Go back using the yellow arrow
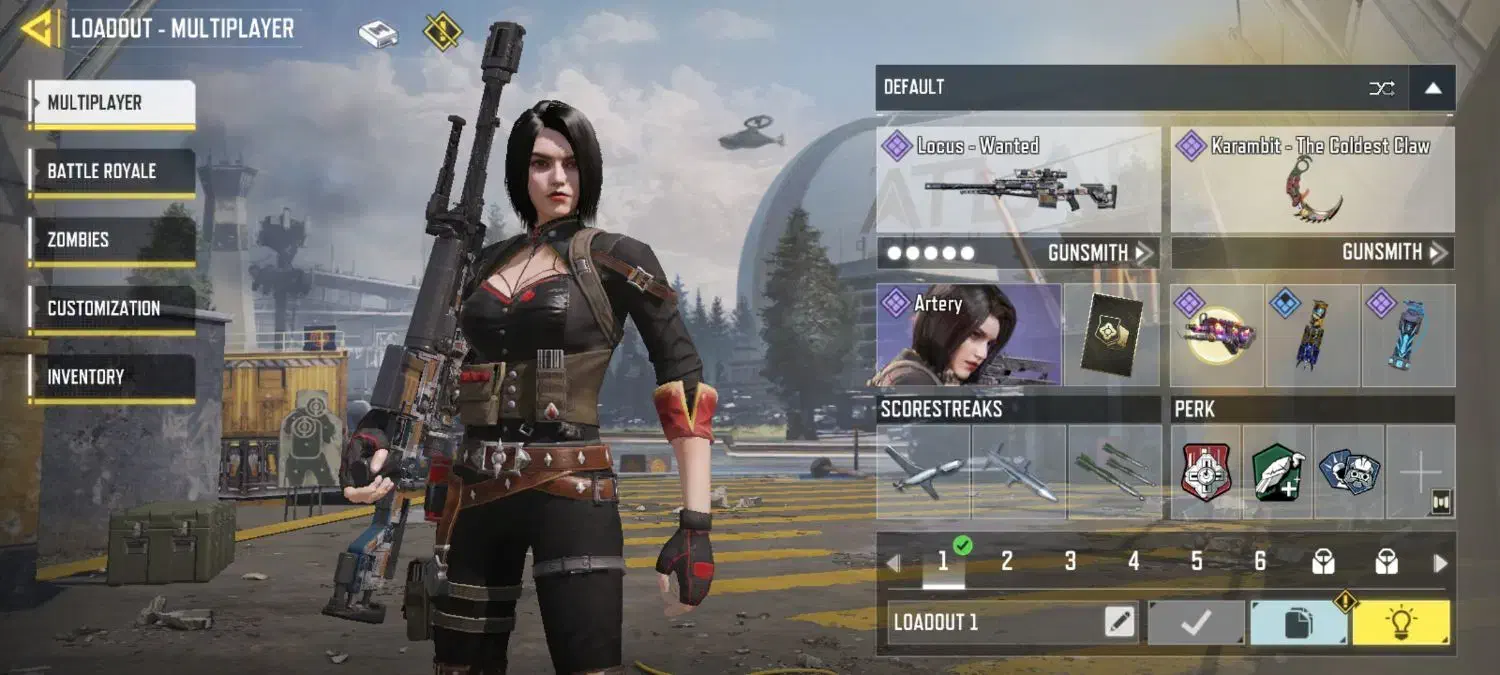1500x675 pixels. pyautogui.click(x=38, y=28)
